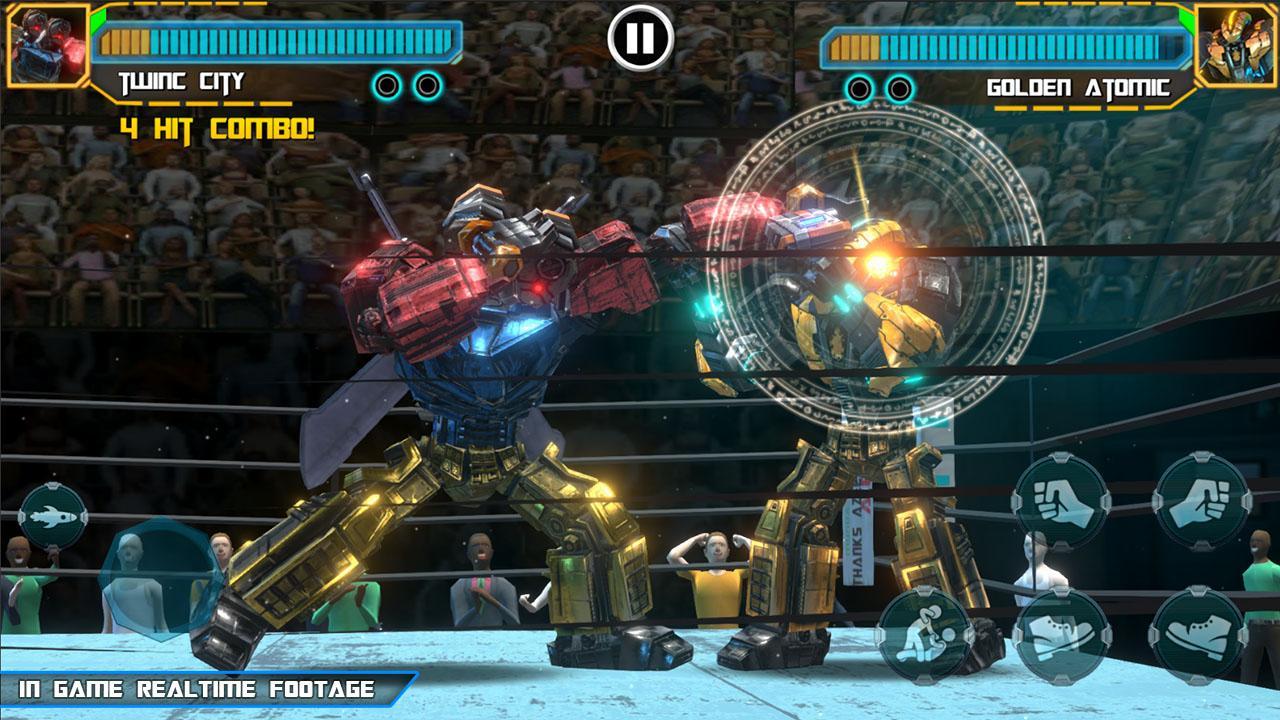Screen dimensions: 1280x720
Task: Pause the fight with the pause button
Action: pyautogui.click(x=640, y=38)
